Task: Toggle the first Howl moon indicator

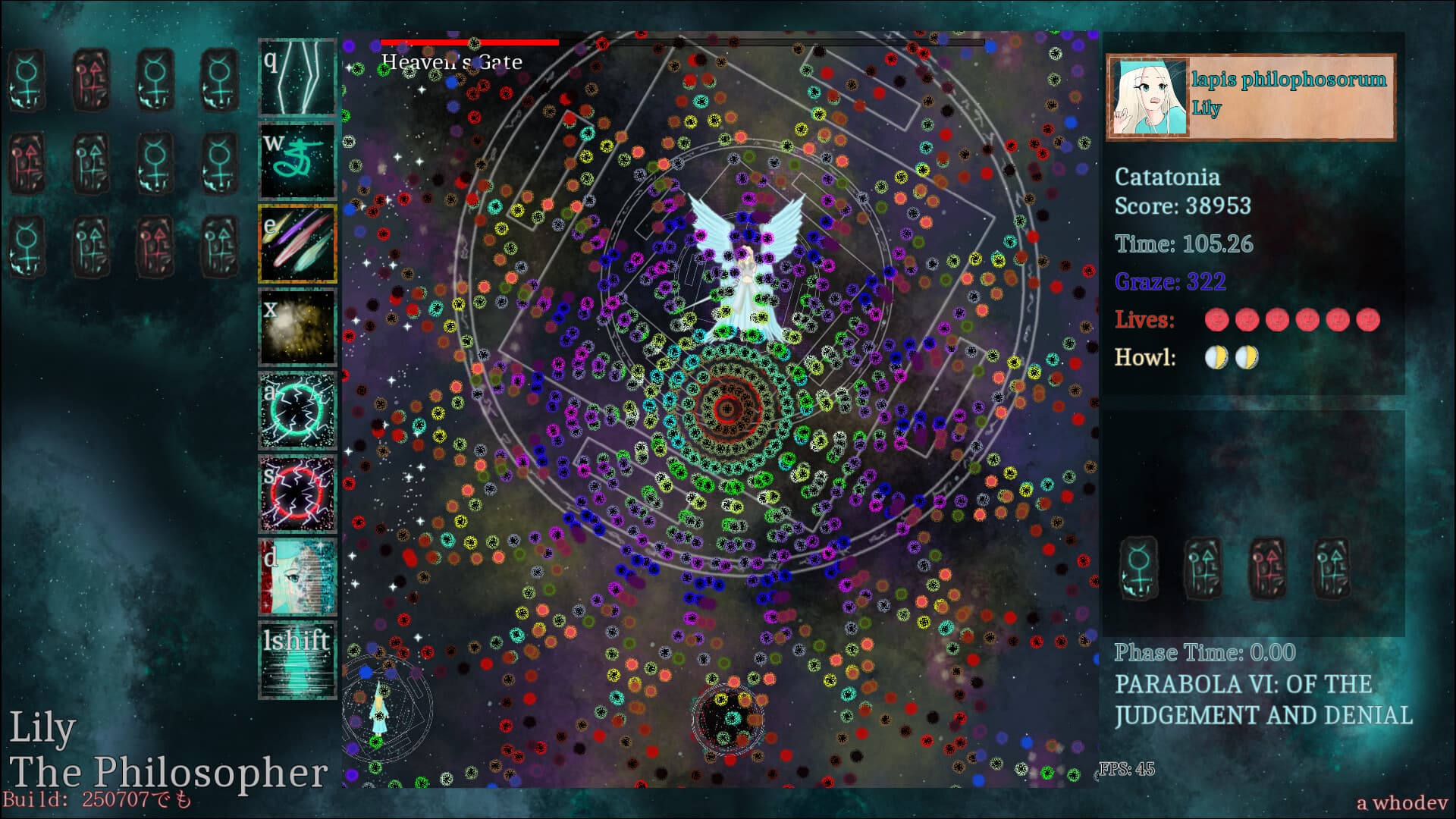Action: [x=1216, y=358]
